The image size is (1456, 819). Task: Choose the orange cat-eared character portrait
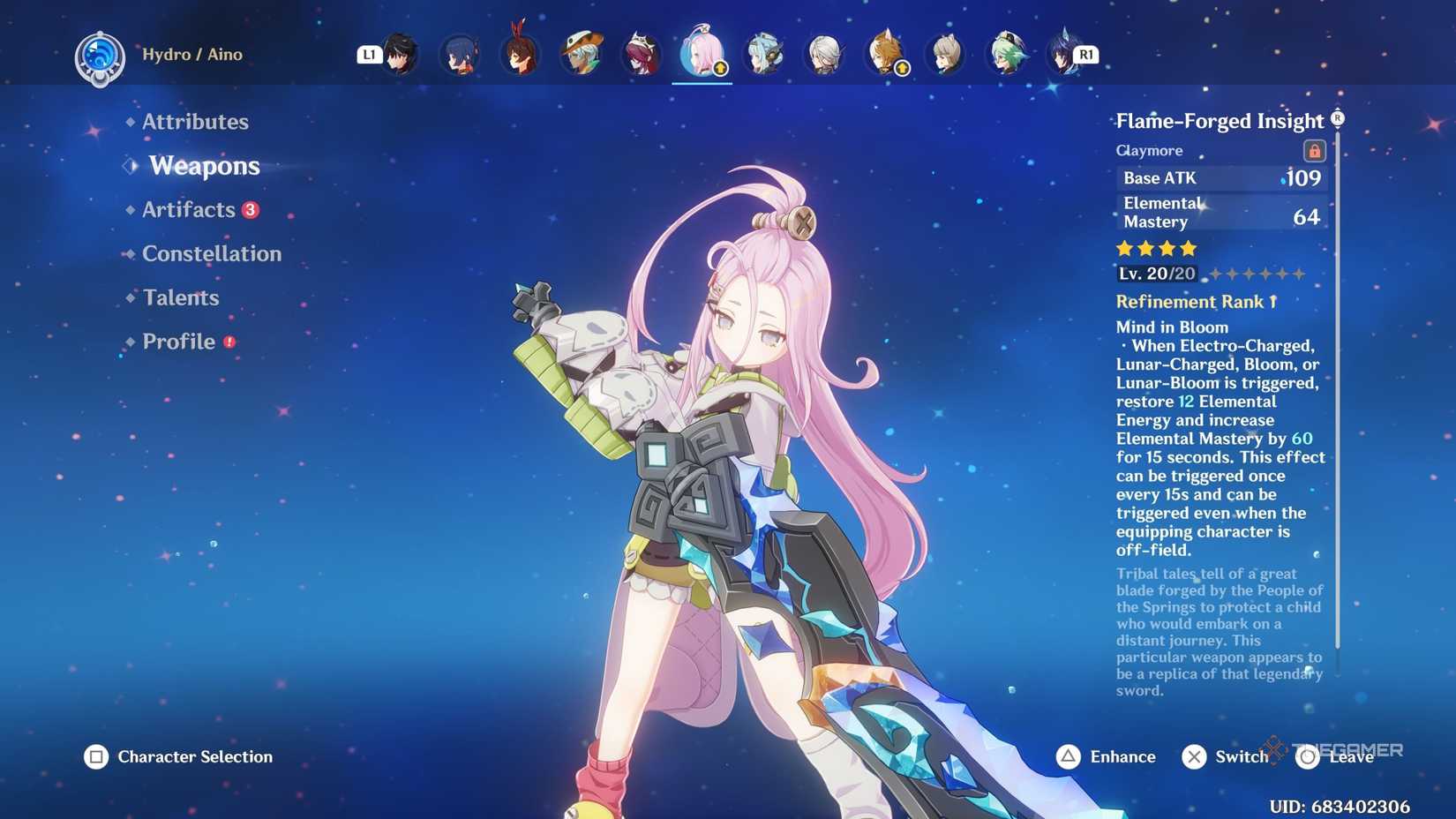[x=885, y=55]
